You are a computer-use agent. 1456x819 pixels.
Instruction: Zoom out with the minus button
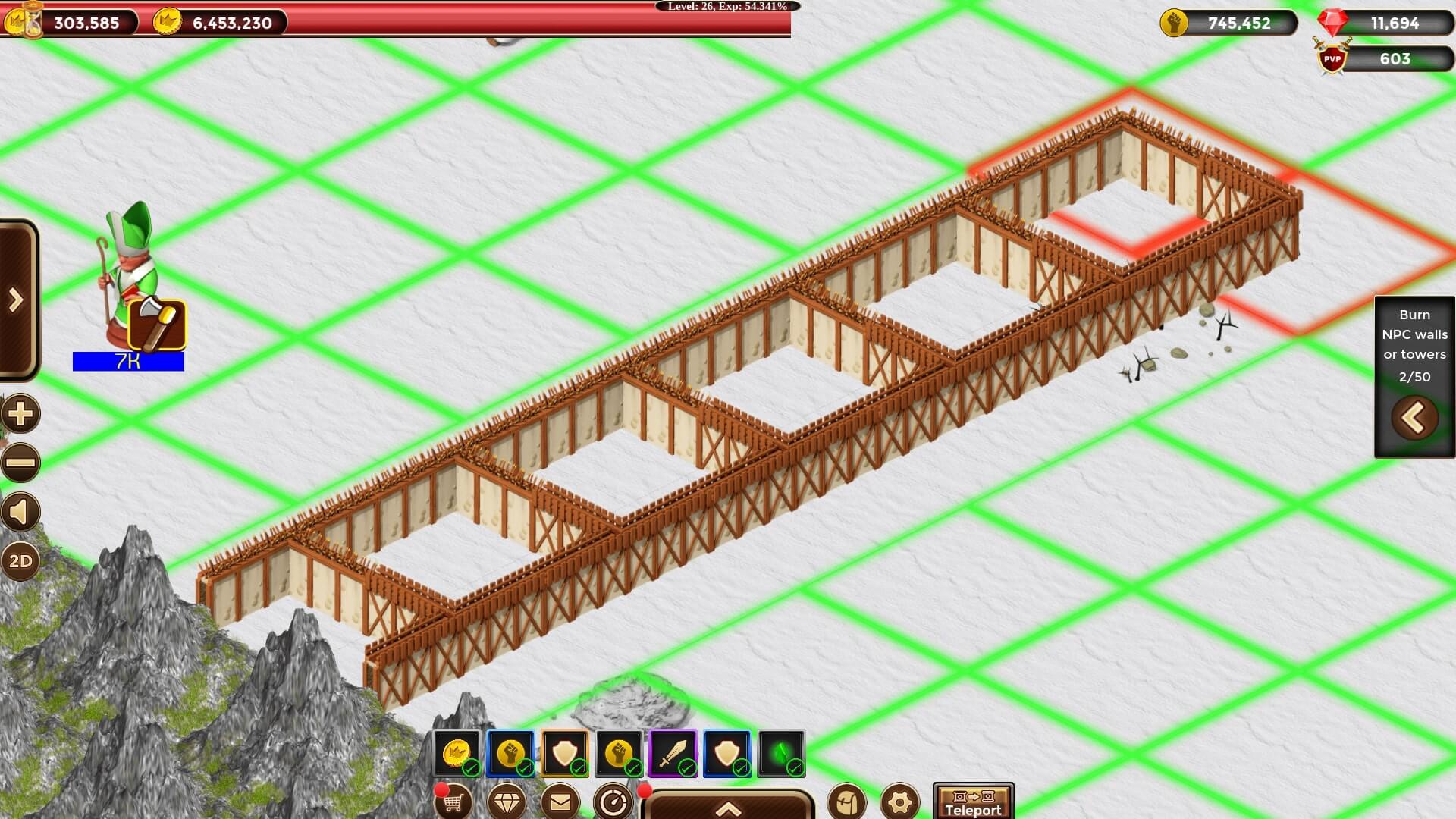click(20, 463)
